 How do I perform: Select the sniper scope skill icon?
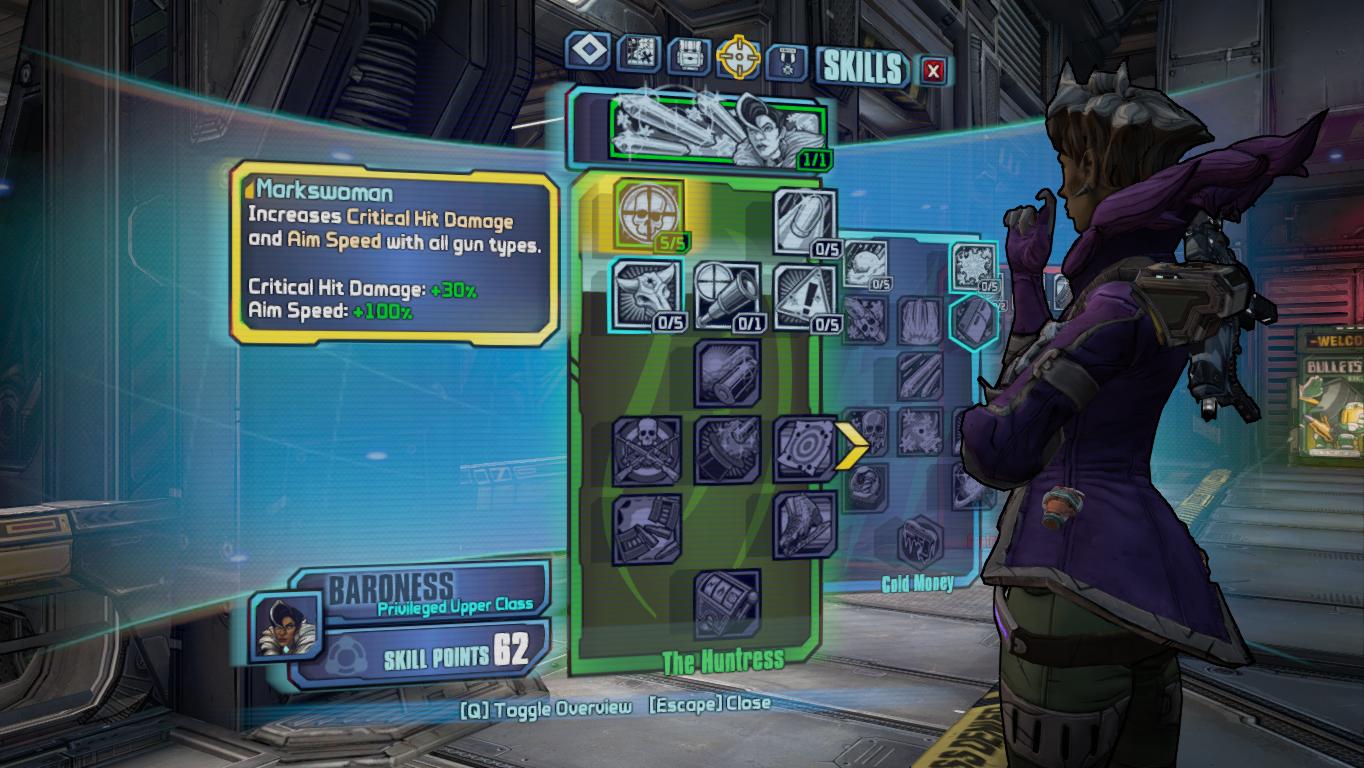(726, 295)
